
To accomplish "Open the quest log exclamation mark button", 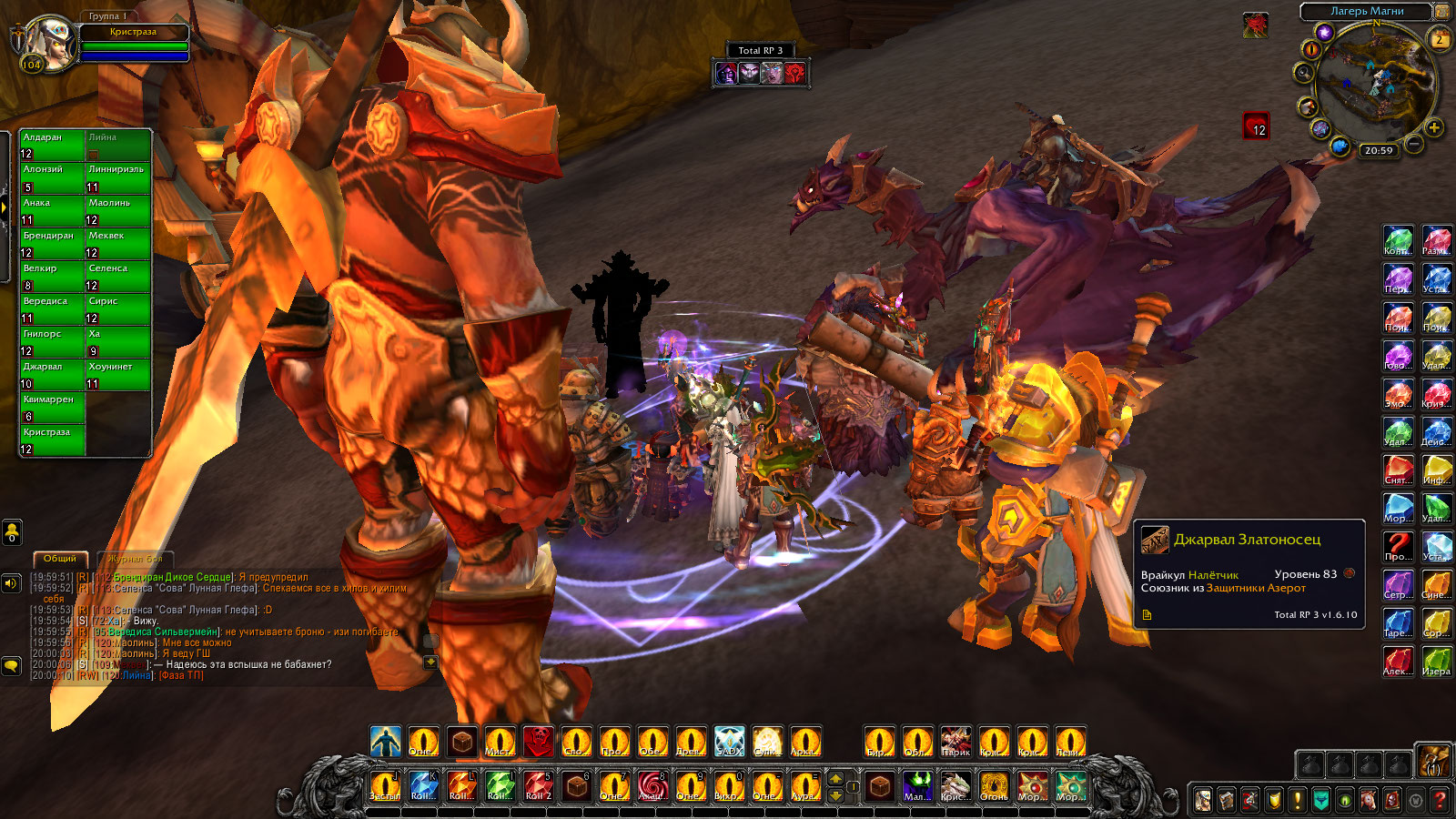I will [x=1298, y=800].
